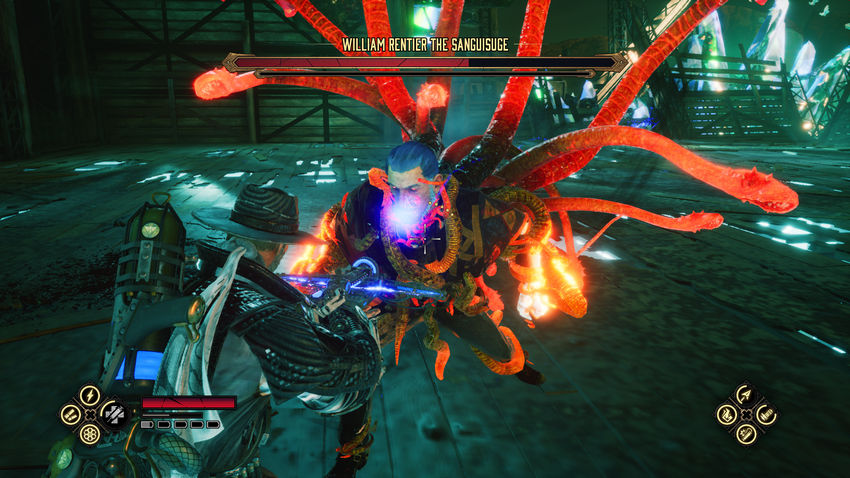Use the sparkling blade skill icon
850x478 pixels.
click(746, 435)
